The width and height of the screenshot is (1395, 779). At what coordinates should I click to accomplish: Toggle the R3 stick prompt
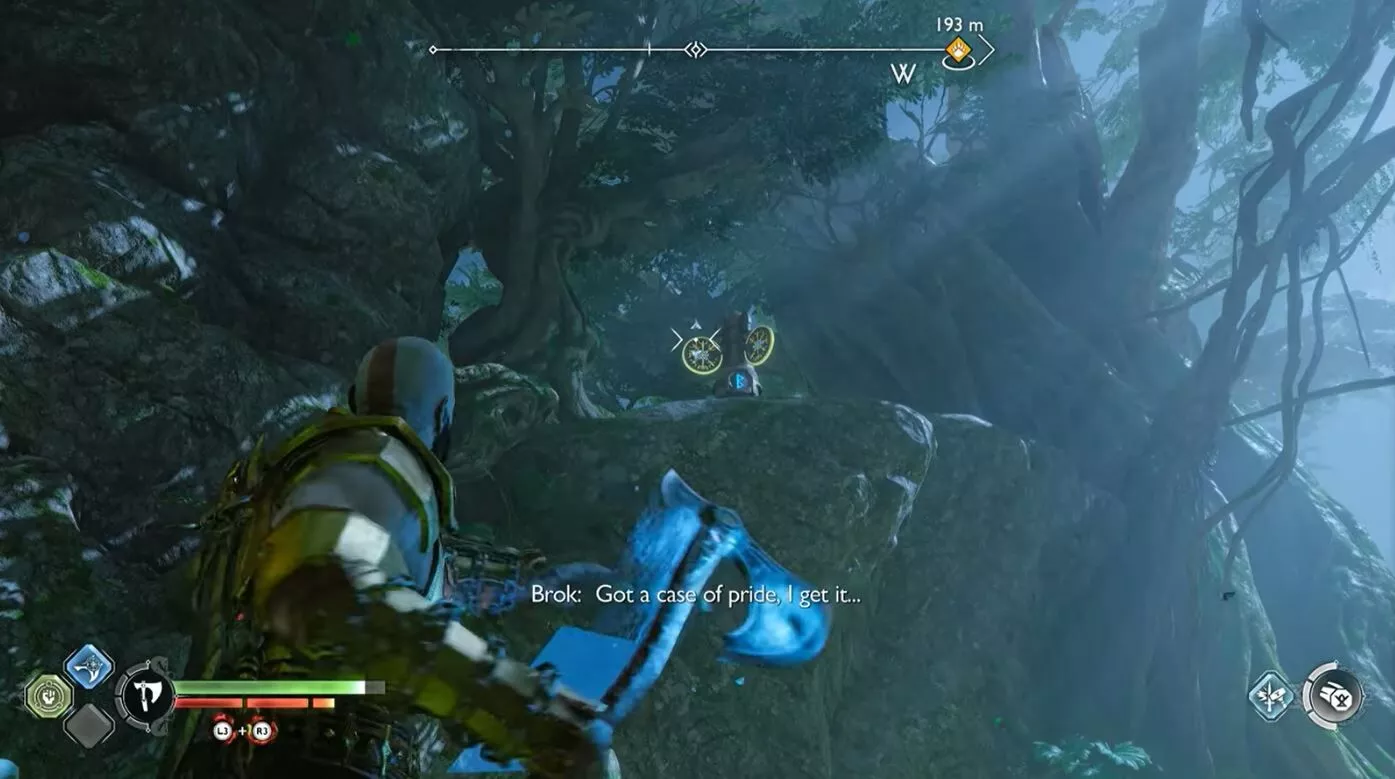tap(260, 731)
